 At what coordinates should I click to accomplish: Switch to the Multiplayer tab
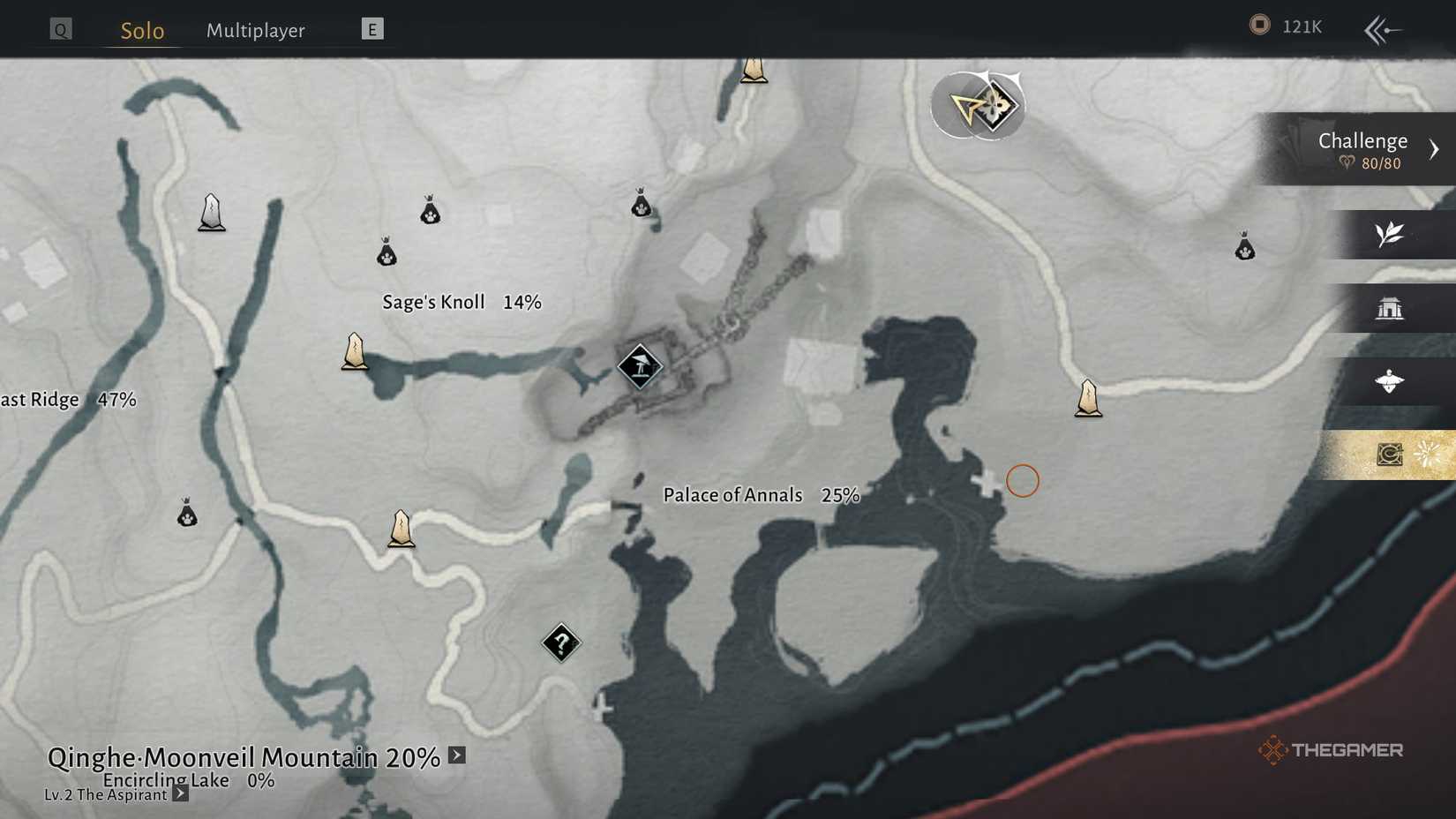point(255,31)
